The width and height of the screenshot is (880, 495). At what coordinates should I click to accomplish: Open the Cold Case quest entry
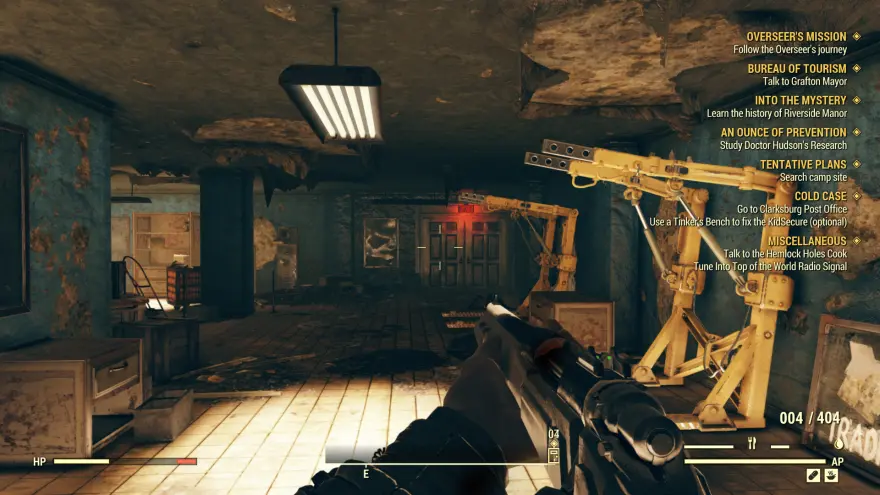(x=820, y=196)
